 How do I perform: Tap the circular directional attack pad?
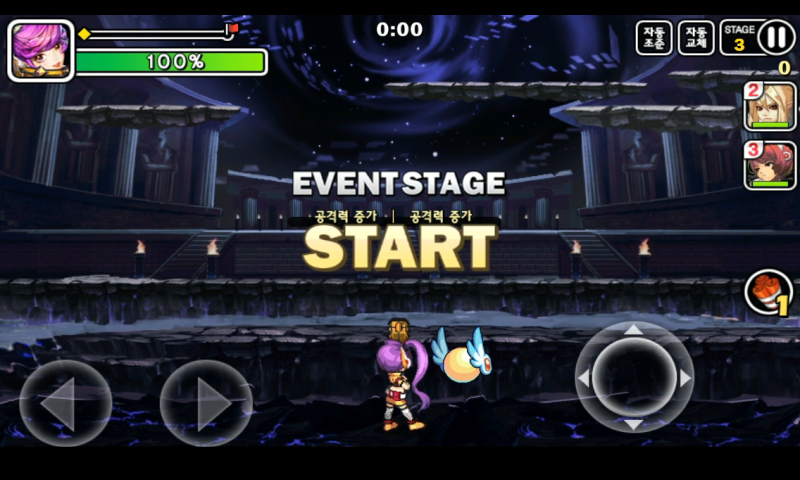click(x=634, y=378)
